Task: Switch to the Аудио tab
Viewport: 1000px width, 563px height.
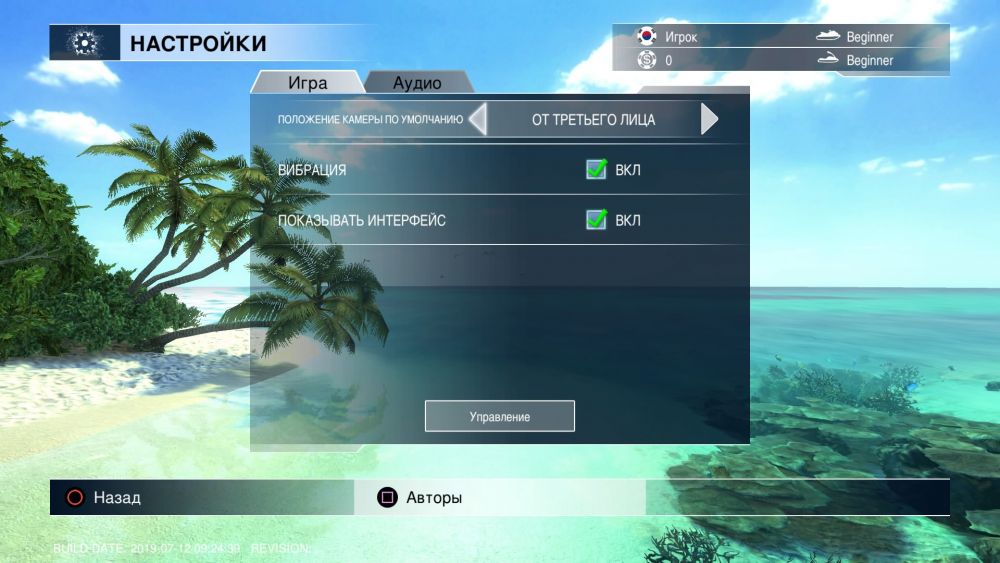Action: click(417, 83)
